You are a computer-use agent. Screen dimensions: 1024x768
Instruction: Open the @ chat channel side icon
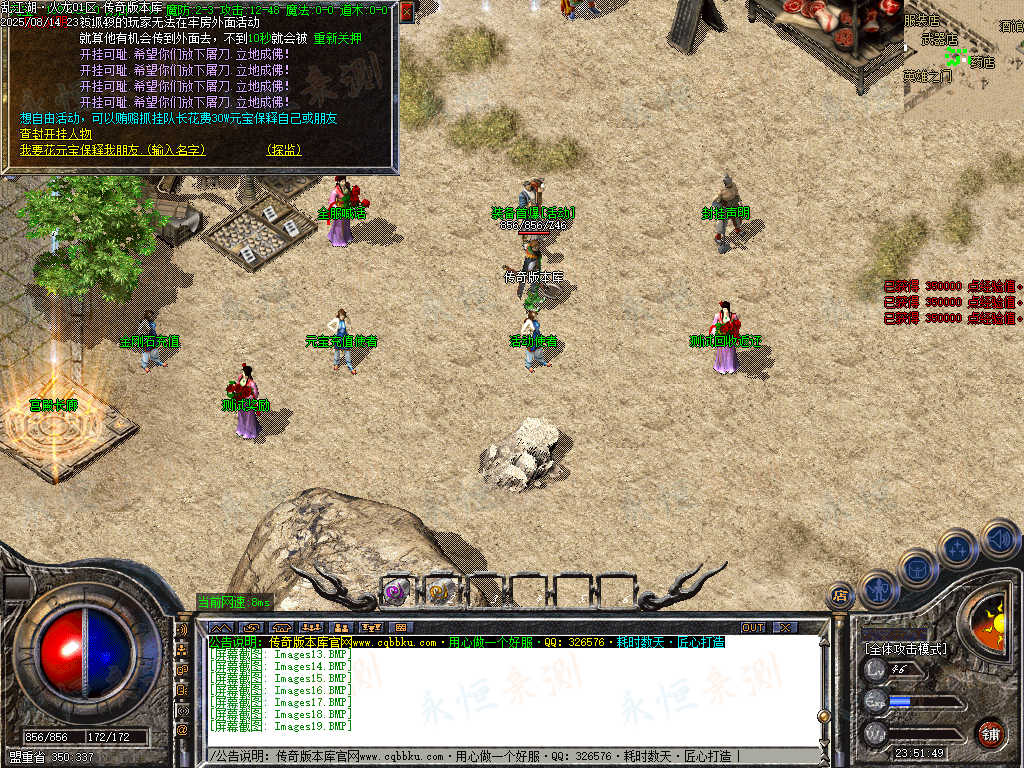tap(182, 731)
